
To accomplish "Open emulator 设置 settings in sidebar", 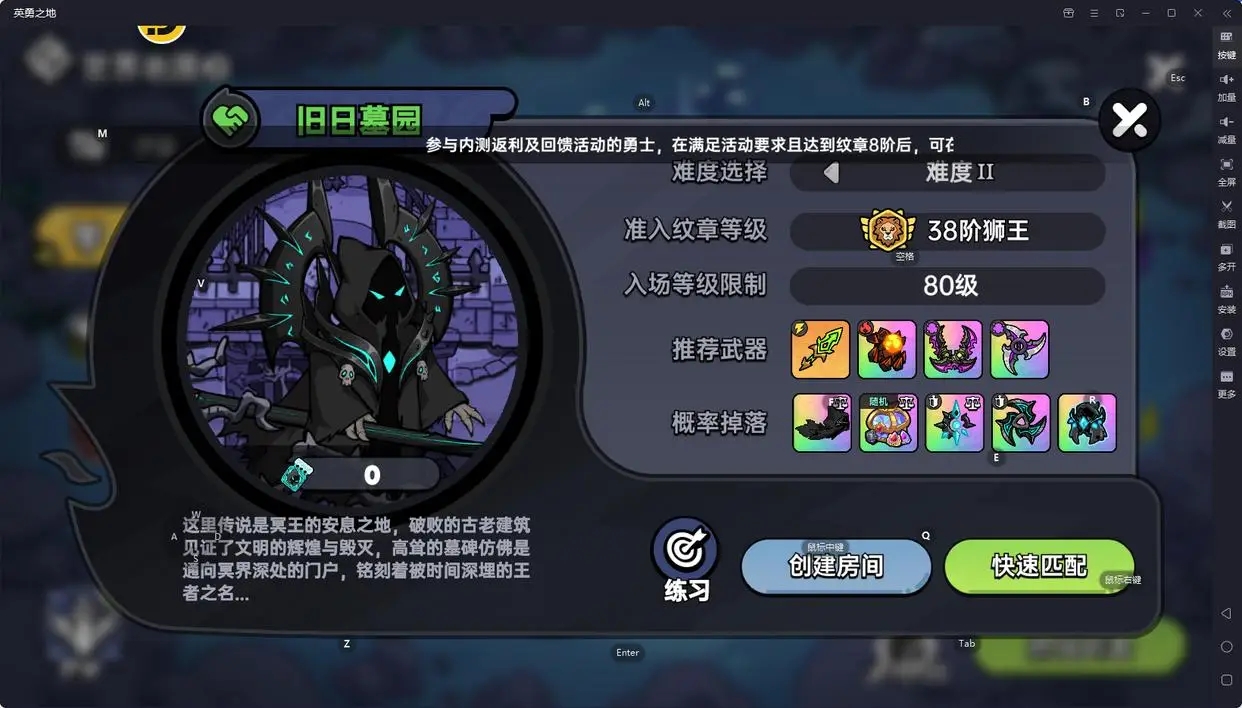I will 1226,340.
